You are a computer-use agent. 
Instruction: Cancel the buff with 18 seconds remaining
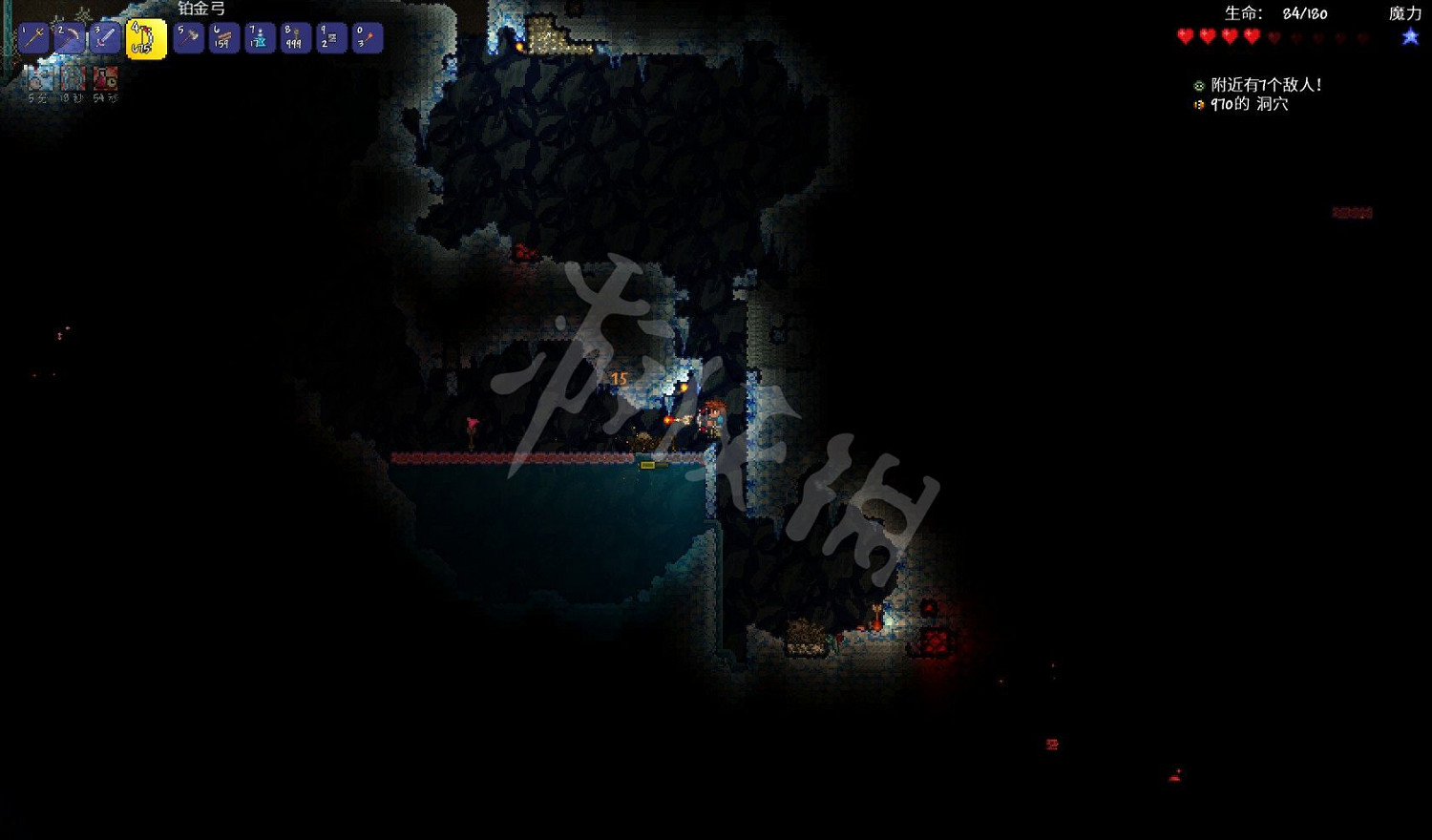click(73, 76)
